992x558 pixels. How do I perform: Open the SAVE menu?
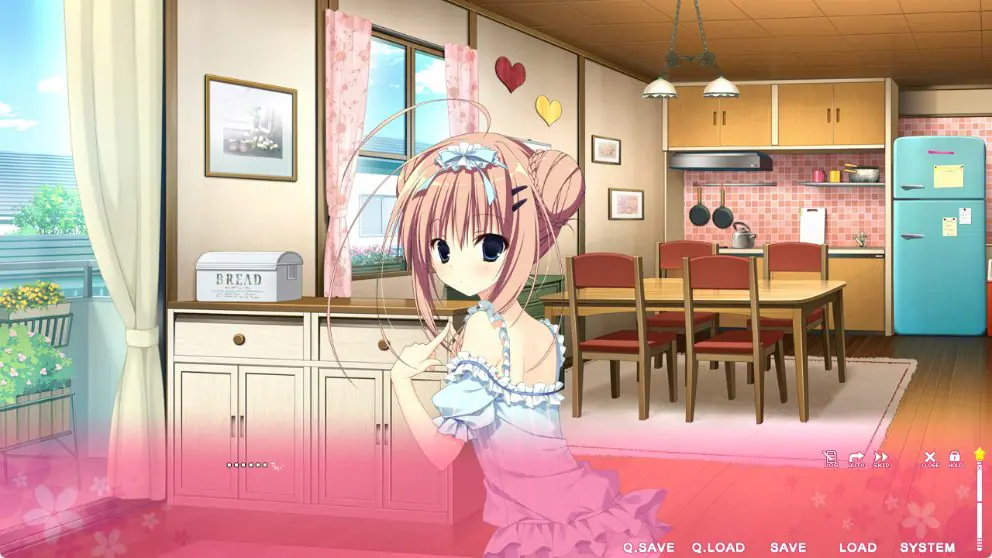[788, 548]
